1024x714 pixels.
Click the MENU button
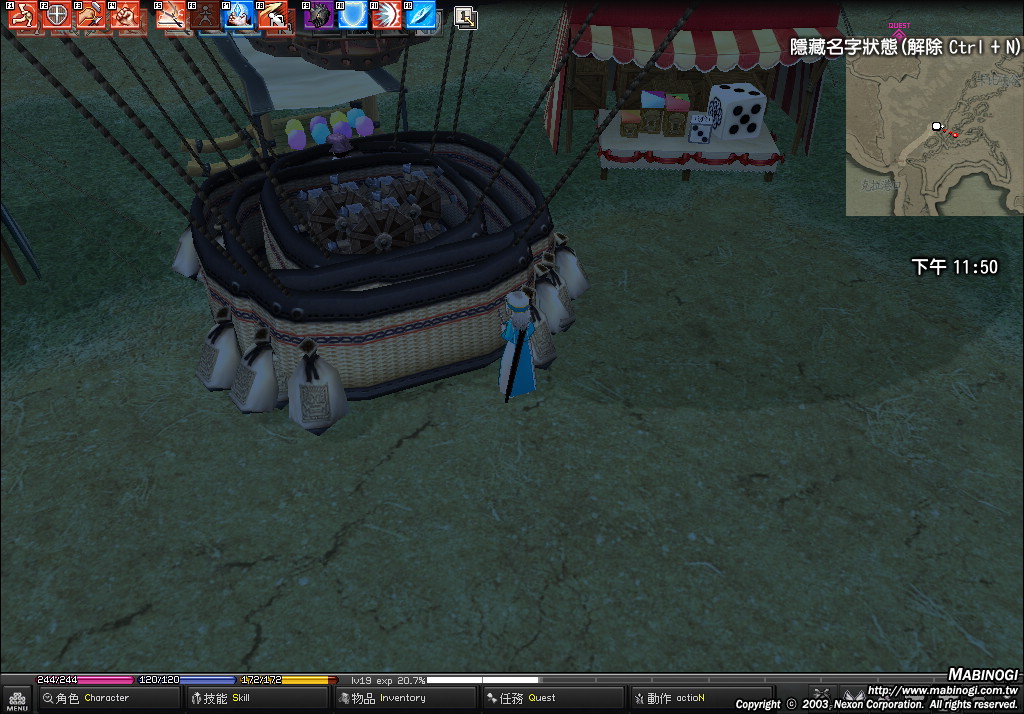pos(17,699)
